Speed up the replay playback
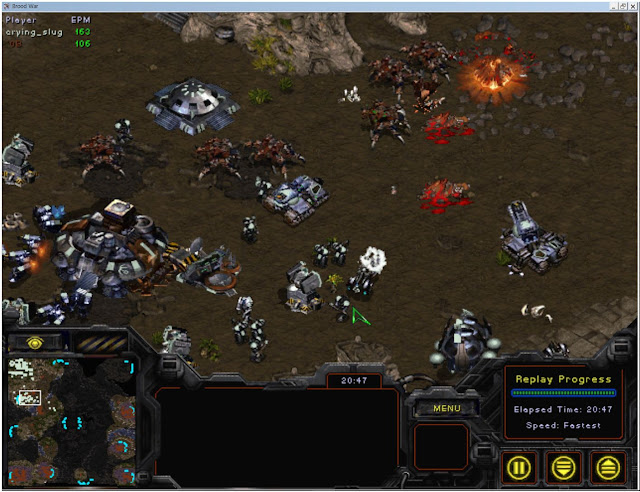This screenshot has width=640, height=492. (x=607, y=466)
